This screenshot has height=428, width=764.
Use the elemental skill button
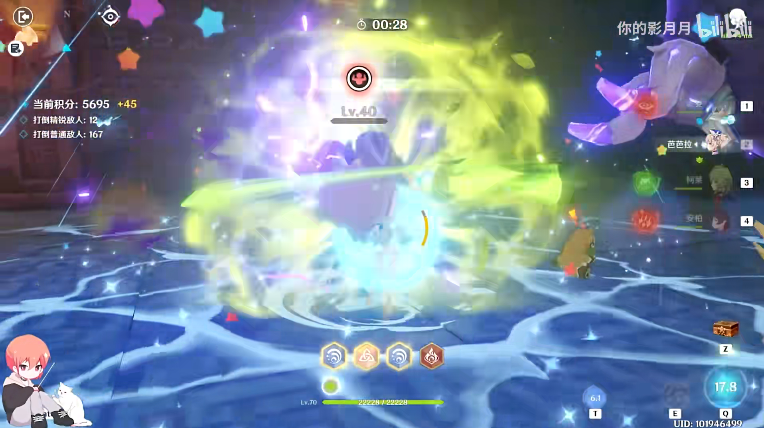click(x=676, y=393)
